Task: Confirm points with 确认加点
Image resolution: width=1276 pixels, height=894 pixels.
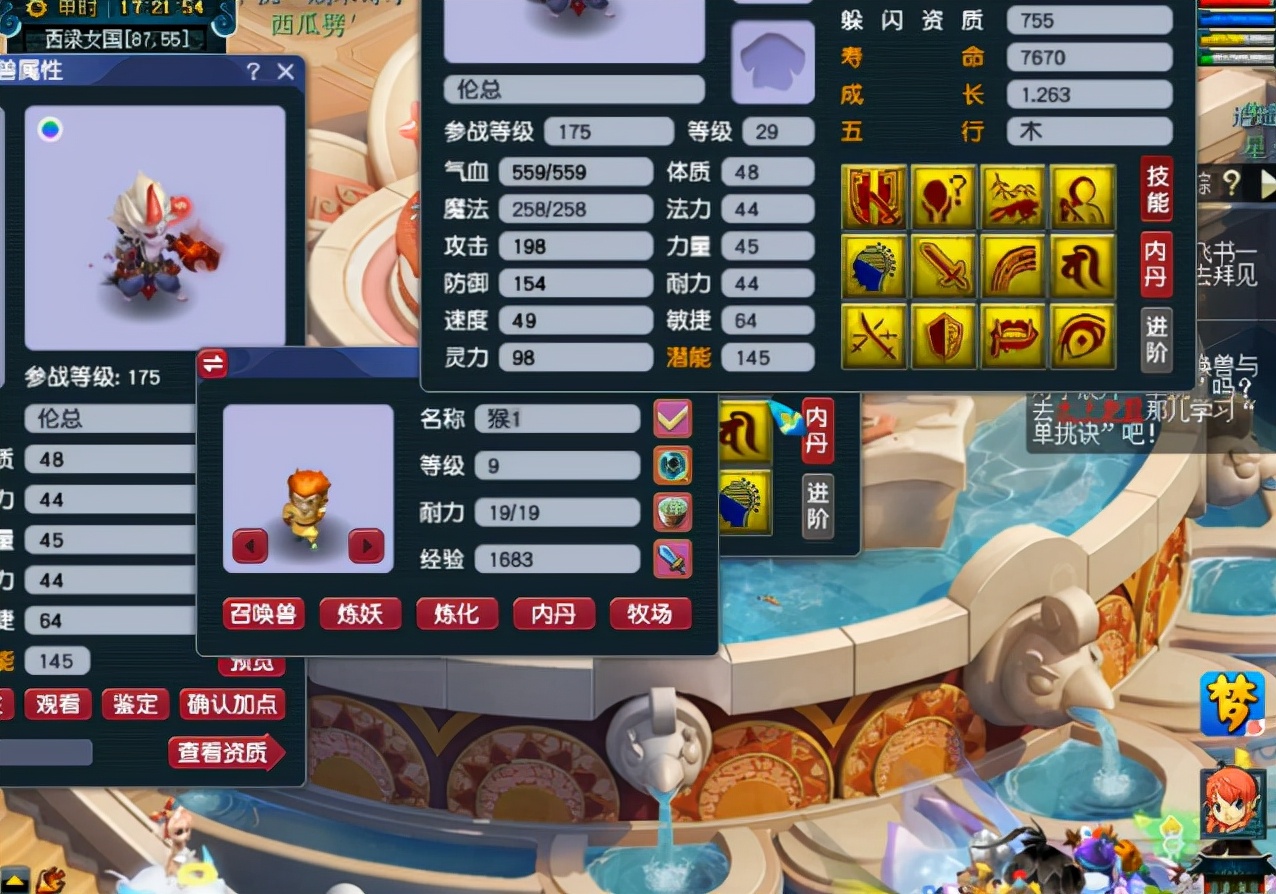Action: [232, 704]
